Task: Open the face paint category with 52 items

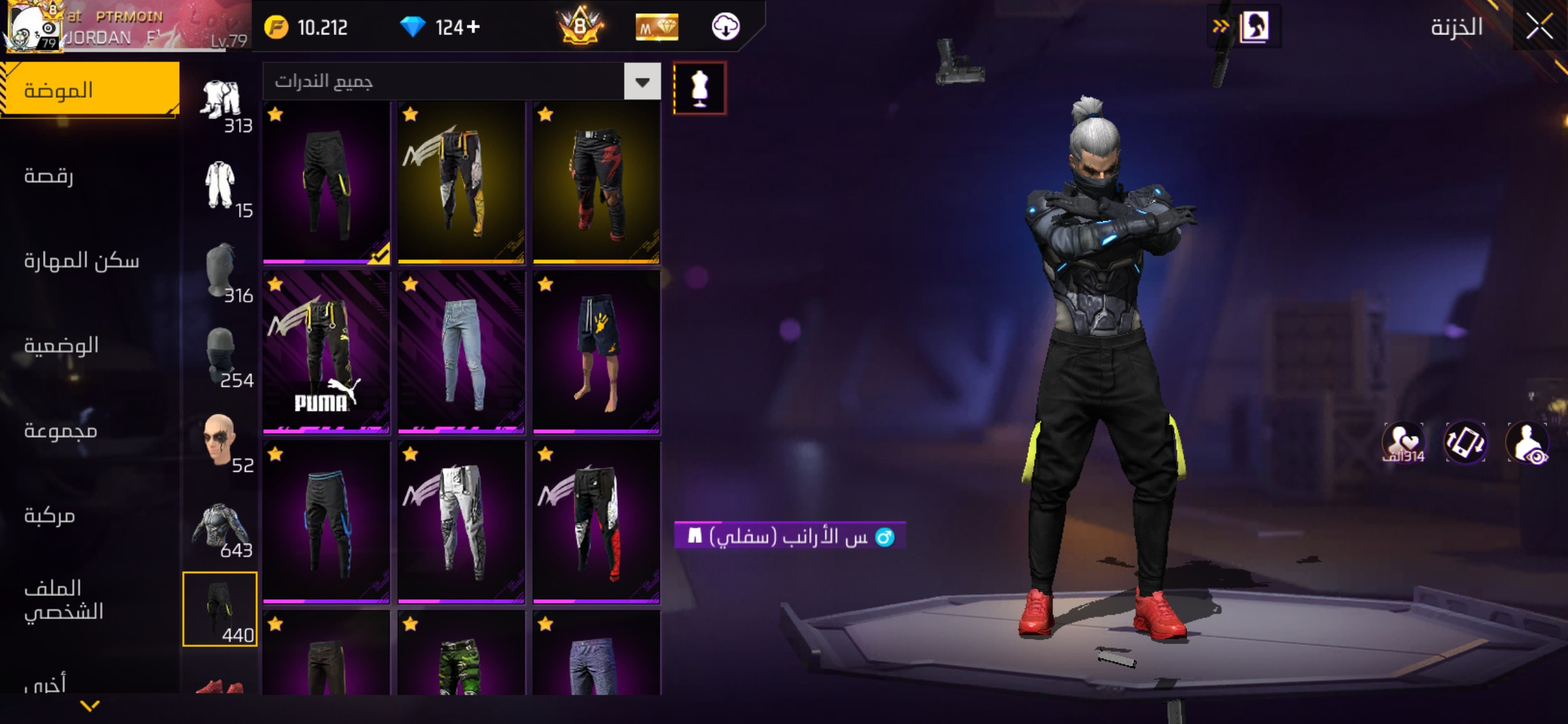Action: (221, 444)
